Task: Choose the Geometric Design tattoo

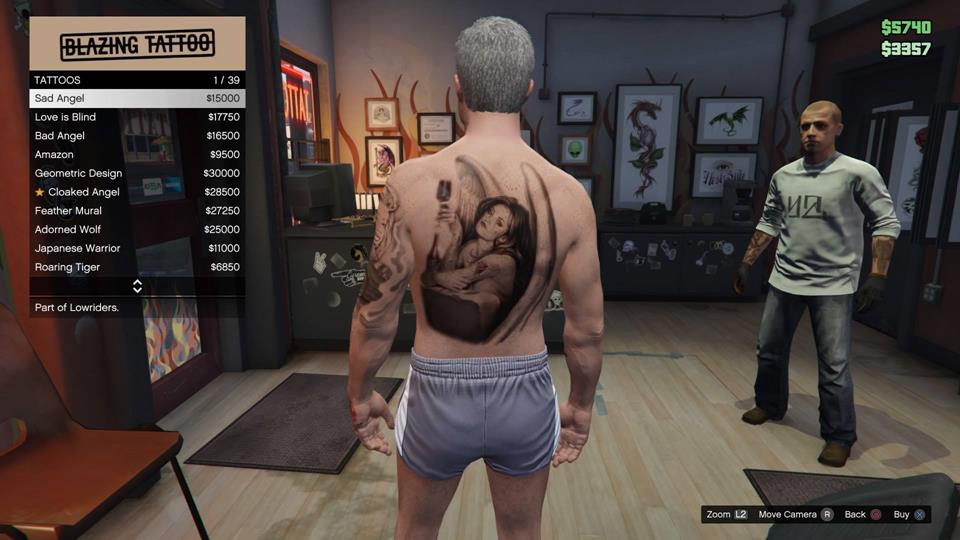Action: pyautogui.click(x=137, y=173)
